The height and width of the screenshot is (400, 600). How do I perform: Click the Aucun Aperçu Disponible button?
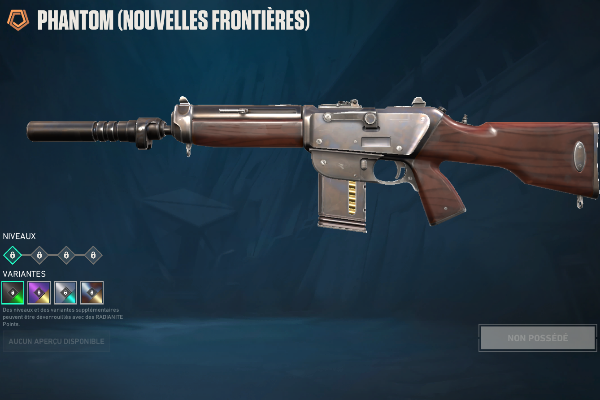[56, 342]
